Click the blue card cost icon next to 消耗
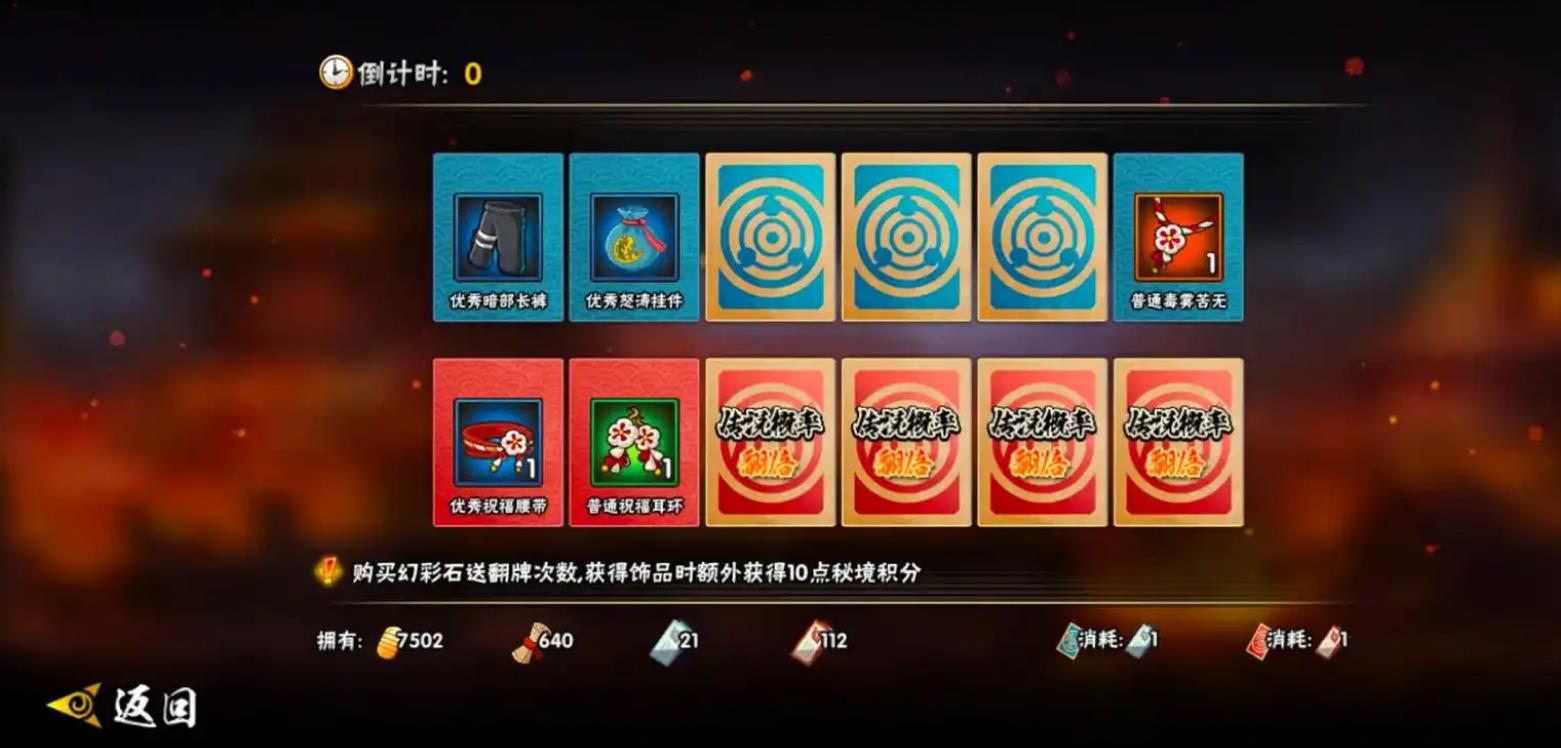1561x748 pixels. (x=1138, y=640)
